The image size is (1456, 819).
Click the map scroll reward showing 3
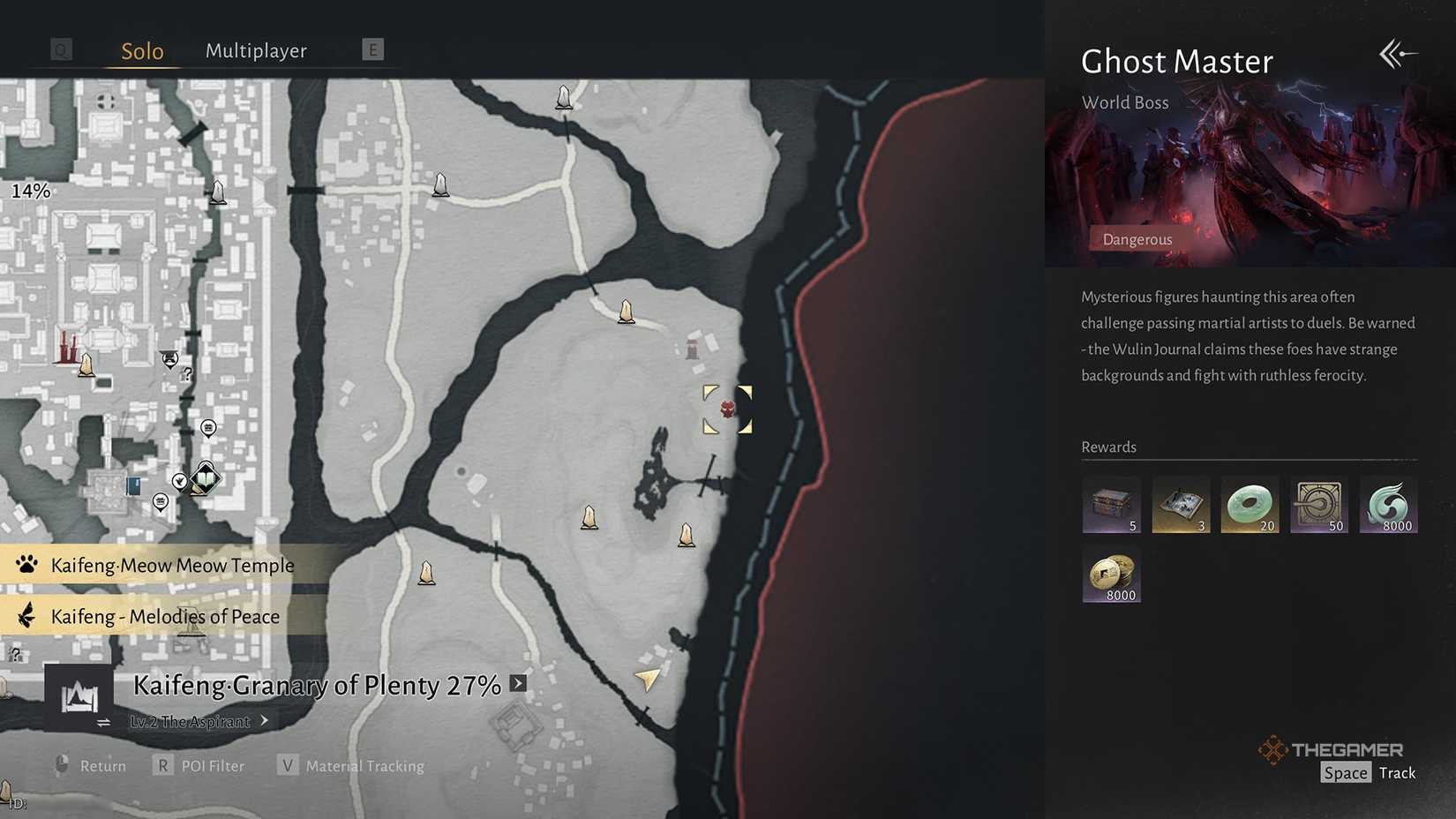[1181, 505]
